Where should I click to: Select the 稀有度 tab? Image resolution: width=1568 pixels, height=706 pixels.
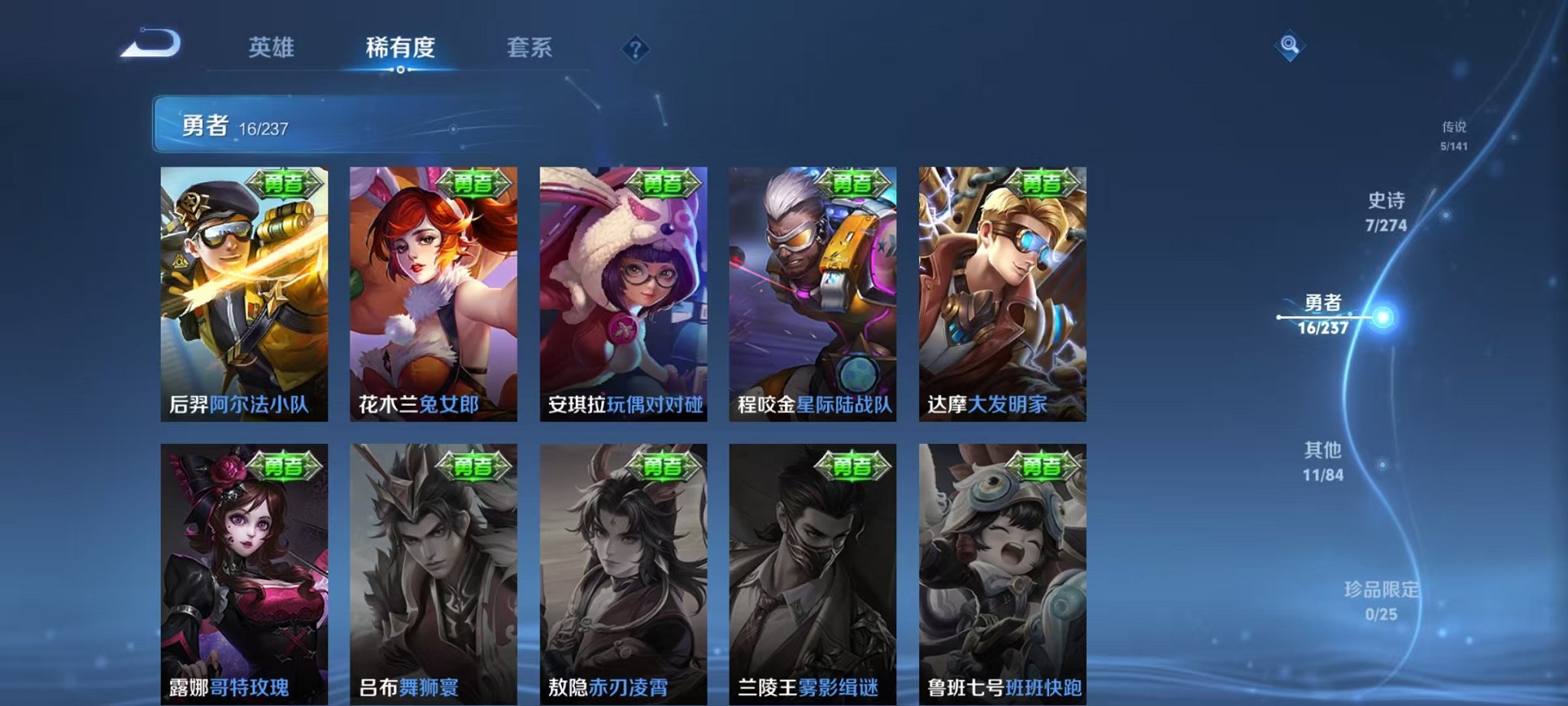400,48
